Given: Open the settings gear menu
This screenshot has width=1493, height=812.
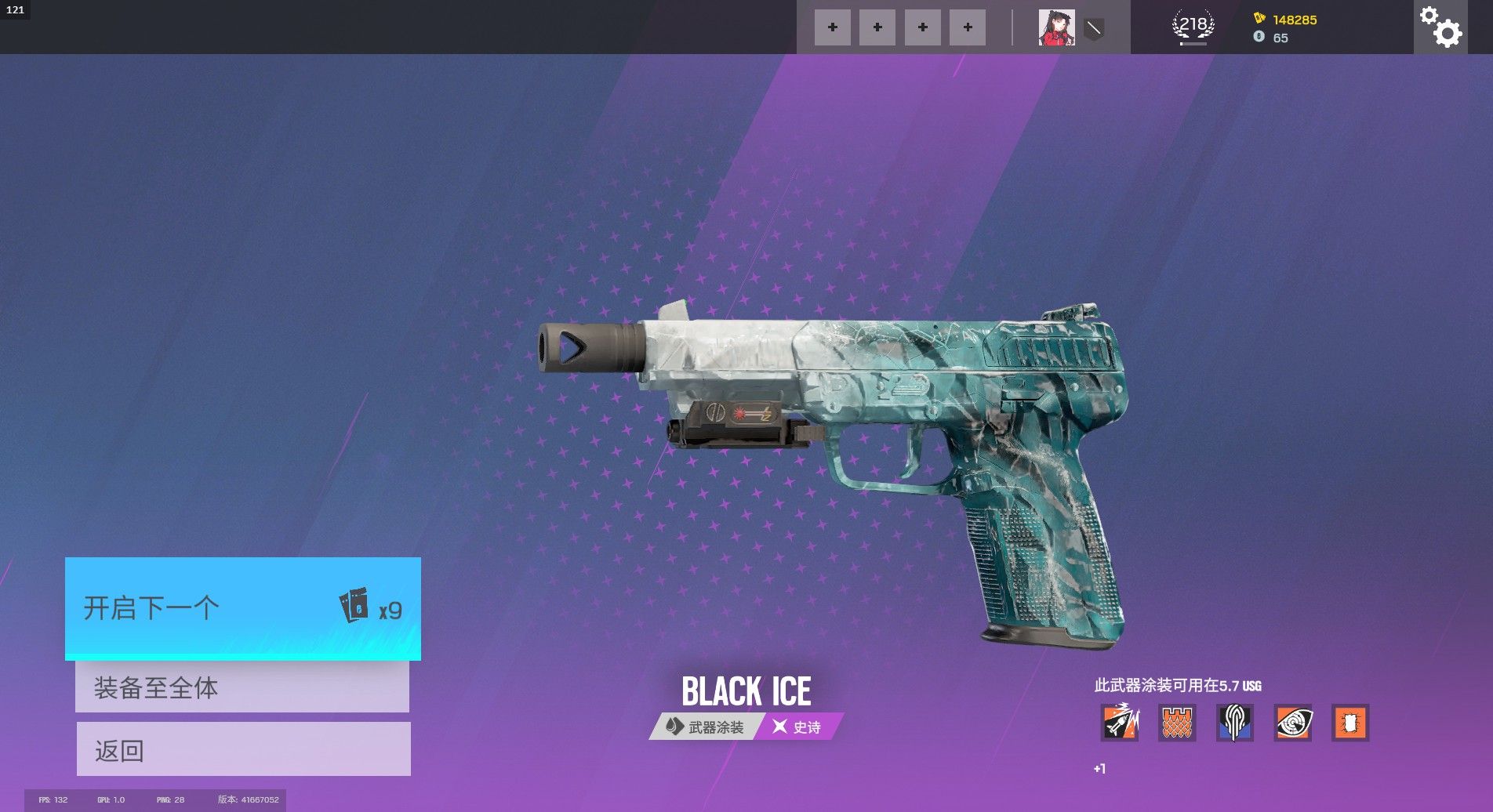Looking at the screenshot, I should tap(1440, 27).
